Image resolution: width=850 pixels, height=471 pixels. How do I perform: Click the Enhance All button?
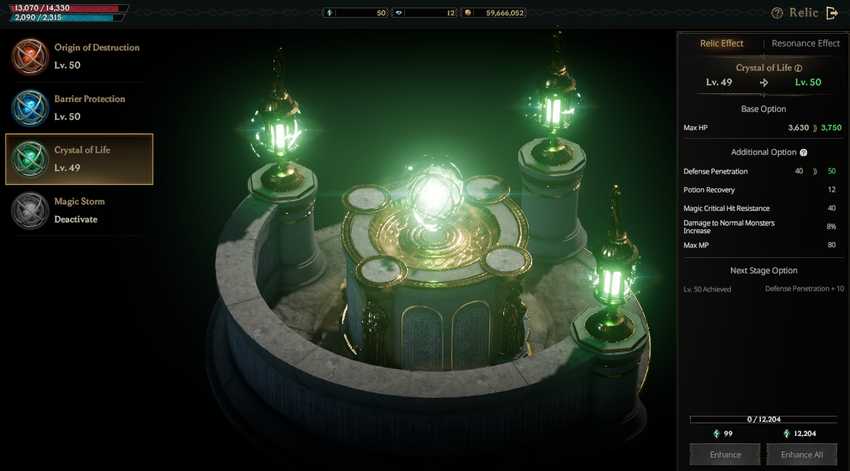click(801, 455)
